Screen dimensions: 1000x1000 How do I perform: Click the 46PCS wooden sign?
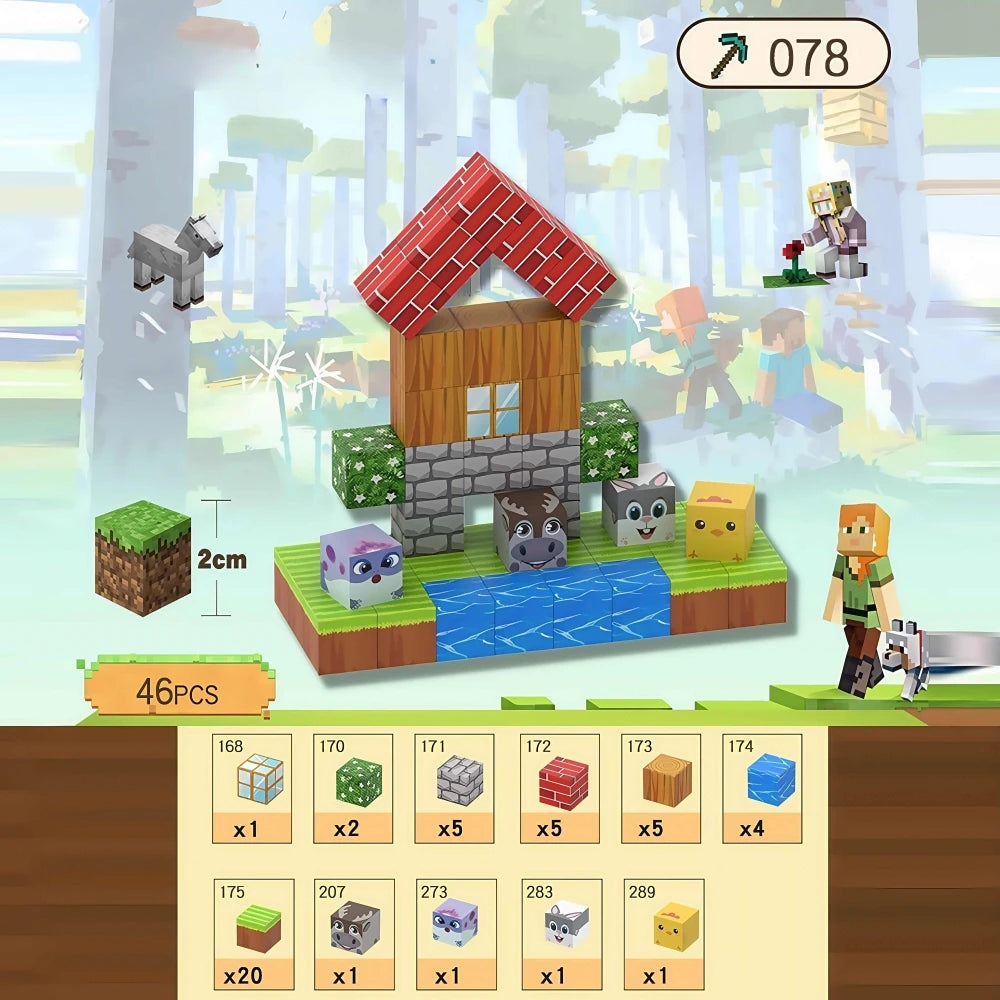click(x=177, y=689)
